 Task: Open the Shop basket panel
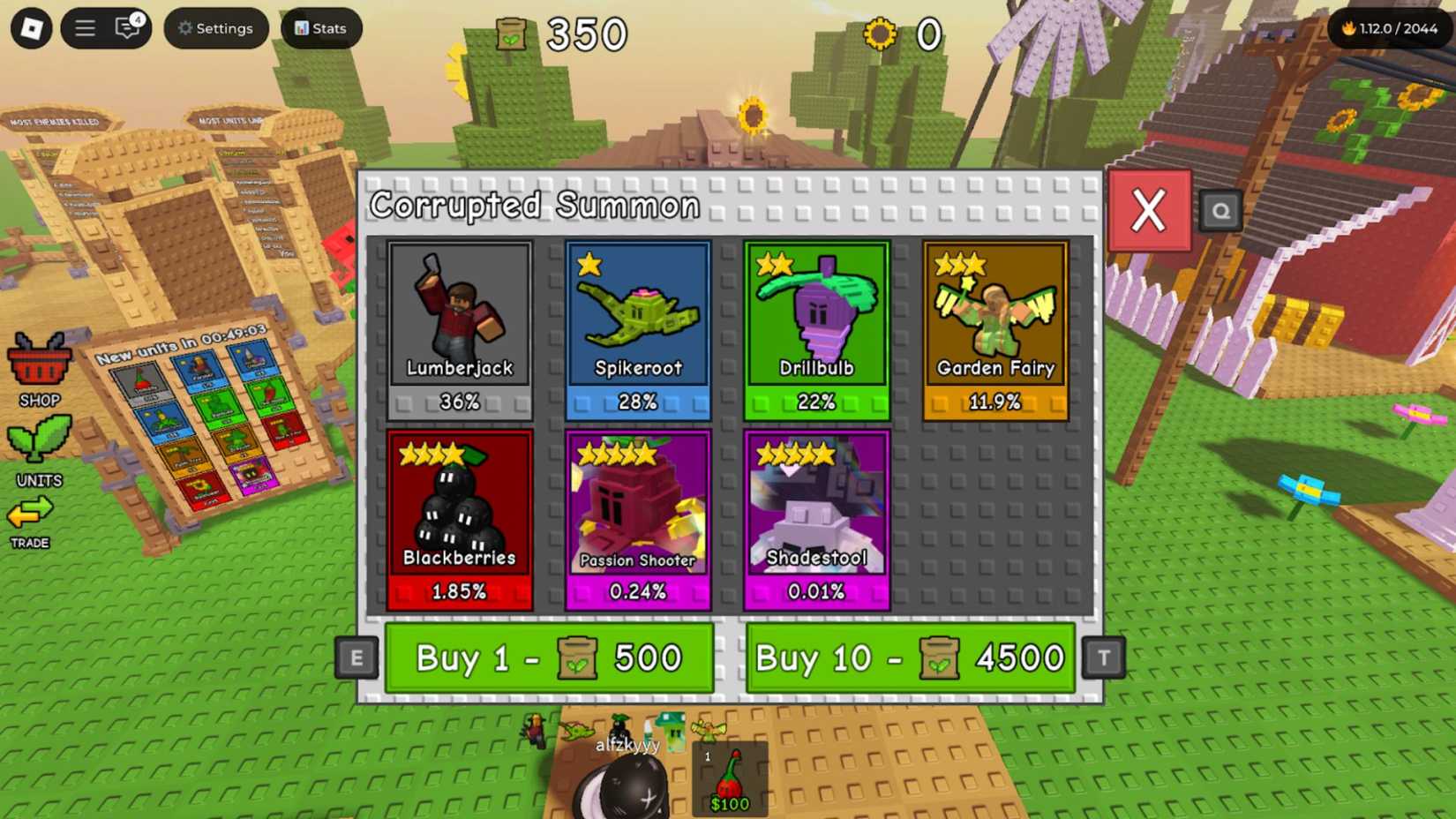click(39, 364)
